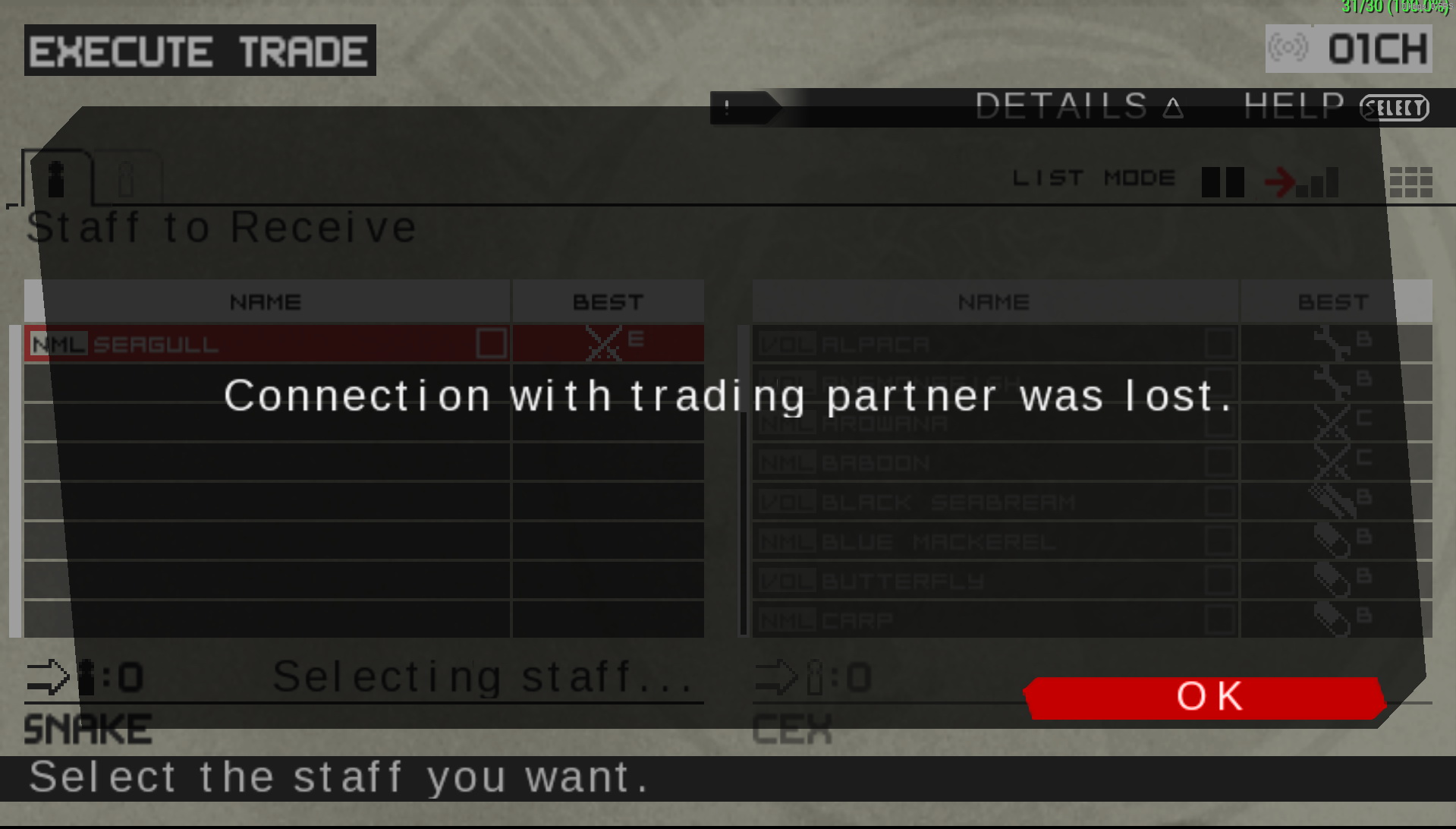Open the HELP screen
Viewport: 1456px width, 829px height.
(x=1335, y=107)
